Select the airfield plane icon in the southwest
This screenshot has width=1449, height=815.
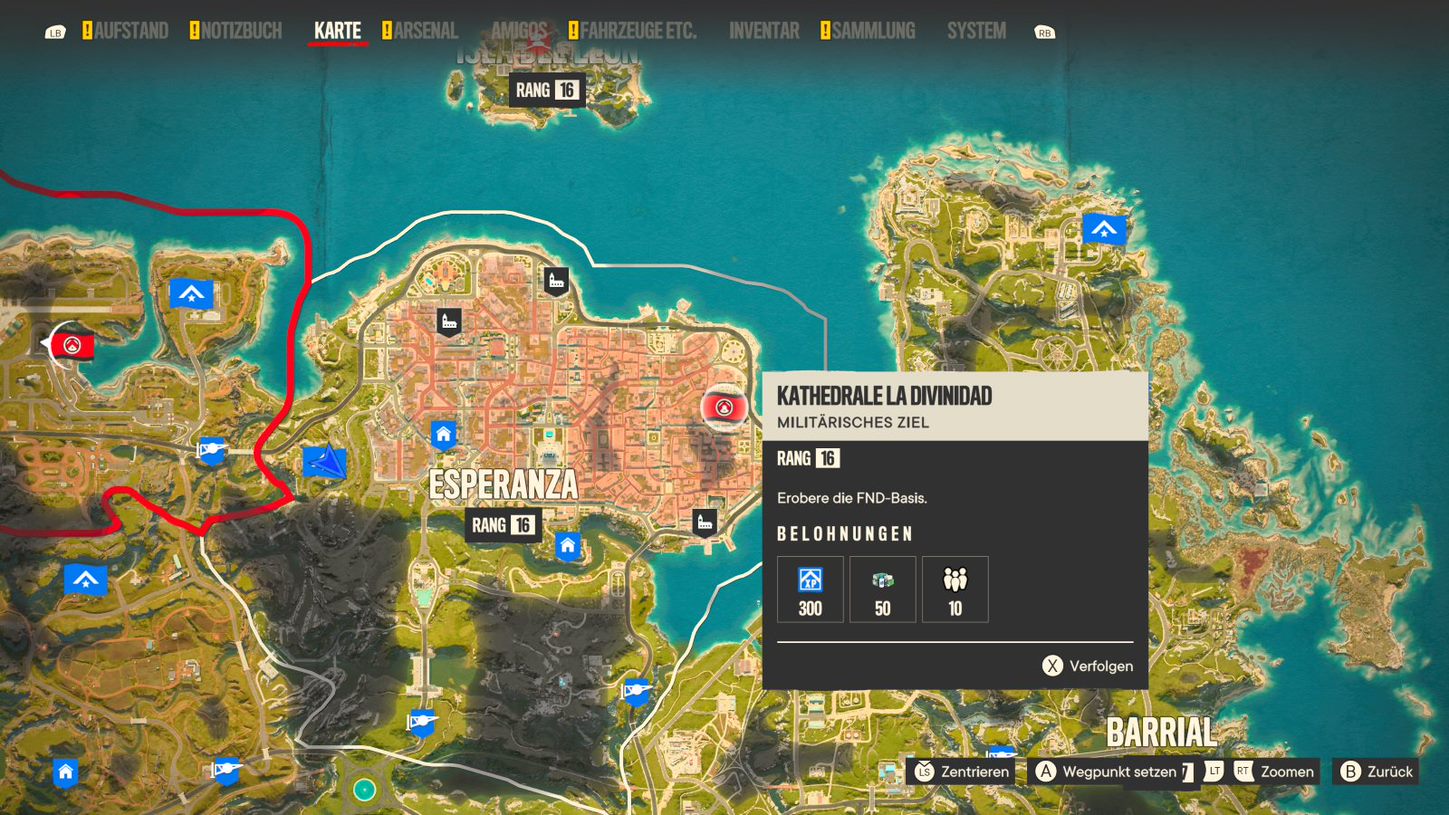click(86, 578)
